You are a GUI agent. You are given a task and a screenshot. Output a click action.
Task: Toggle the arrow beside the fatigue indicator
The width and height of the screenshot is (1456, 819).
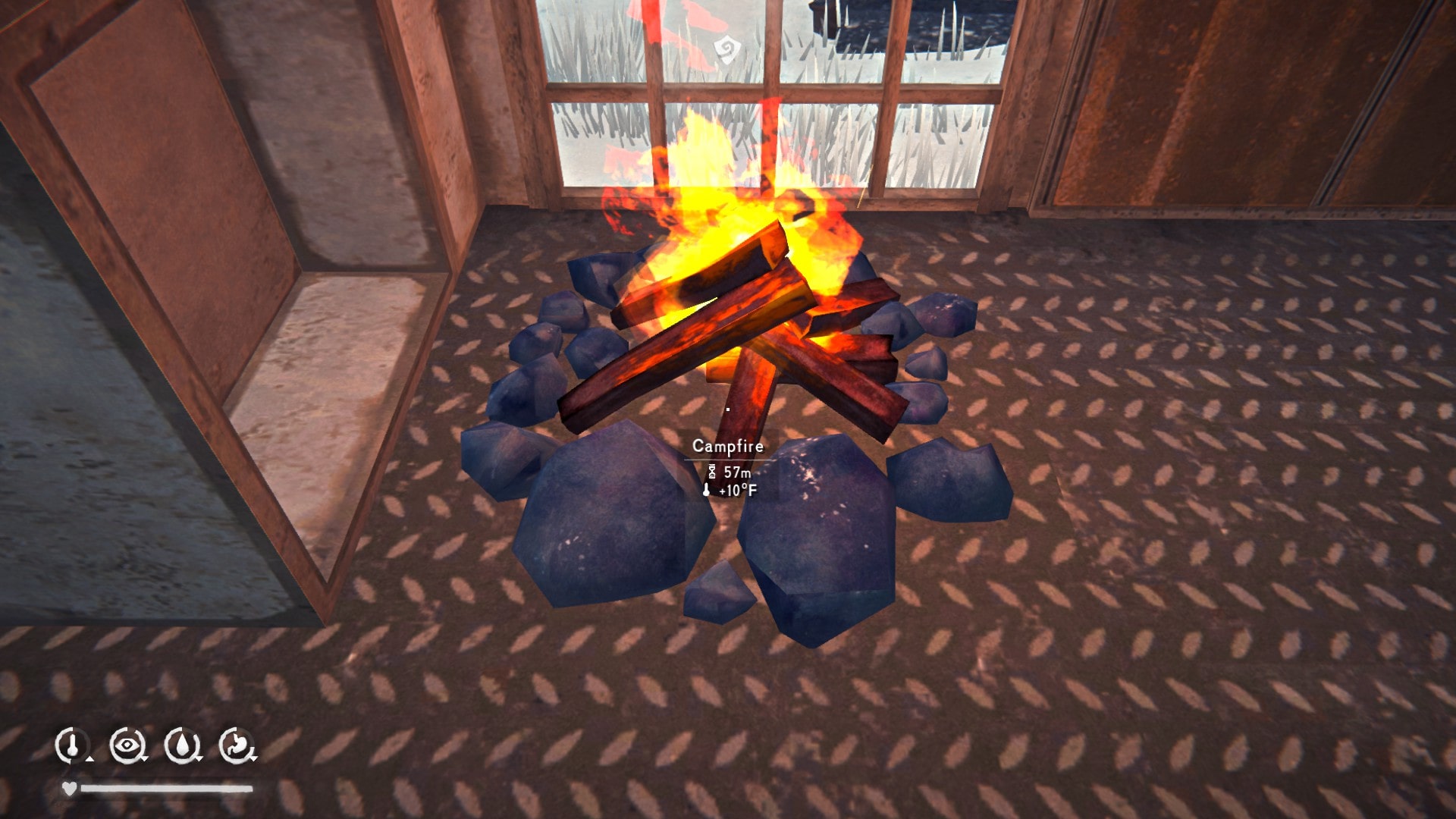pos(143,758)
